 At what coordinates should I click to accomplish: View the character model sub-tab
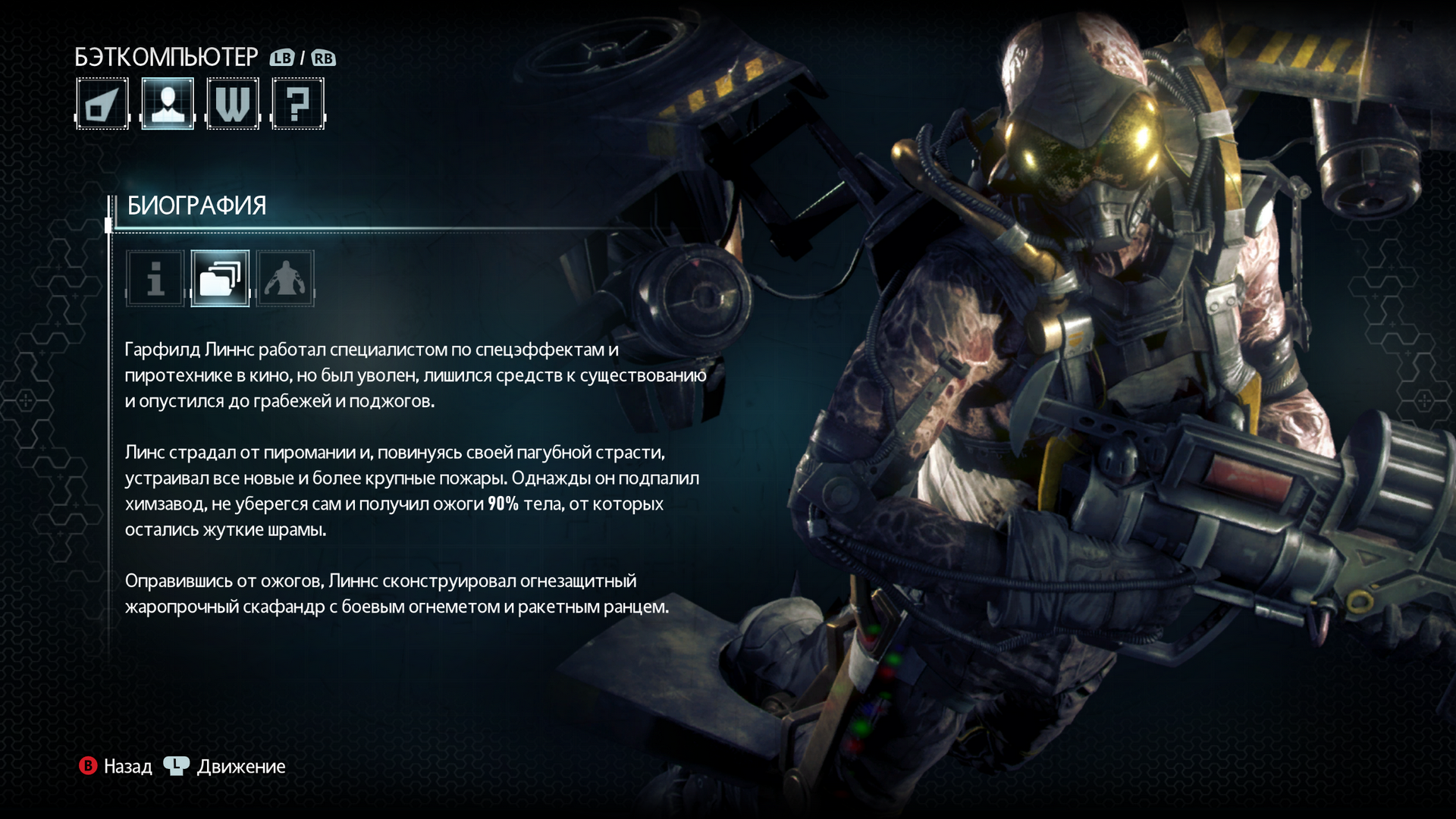click(285, 278)
